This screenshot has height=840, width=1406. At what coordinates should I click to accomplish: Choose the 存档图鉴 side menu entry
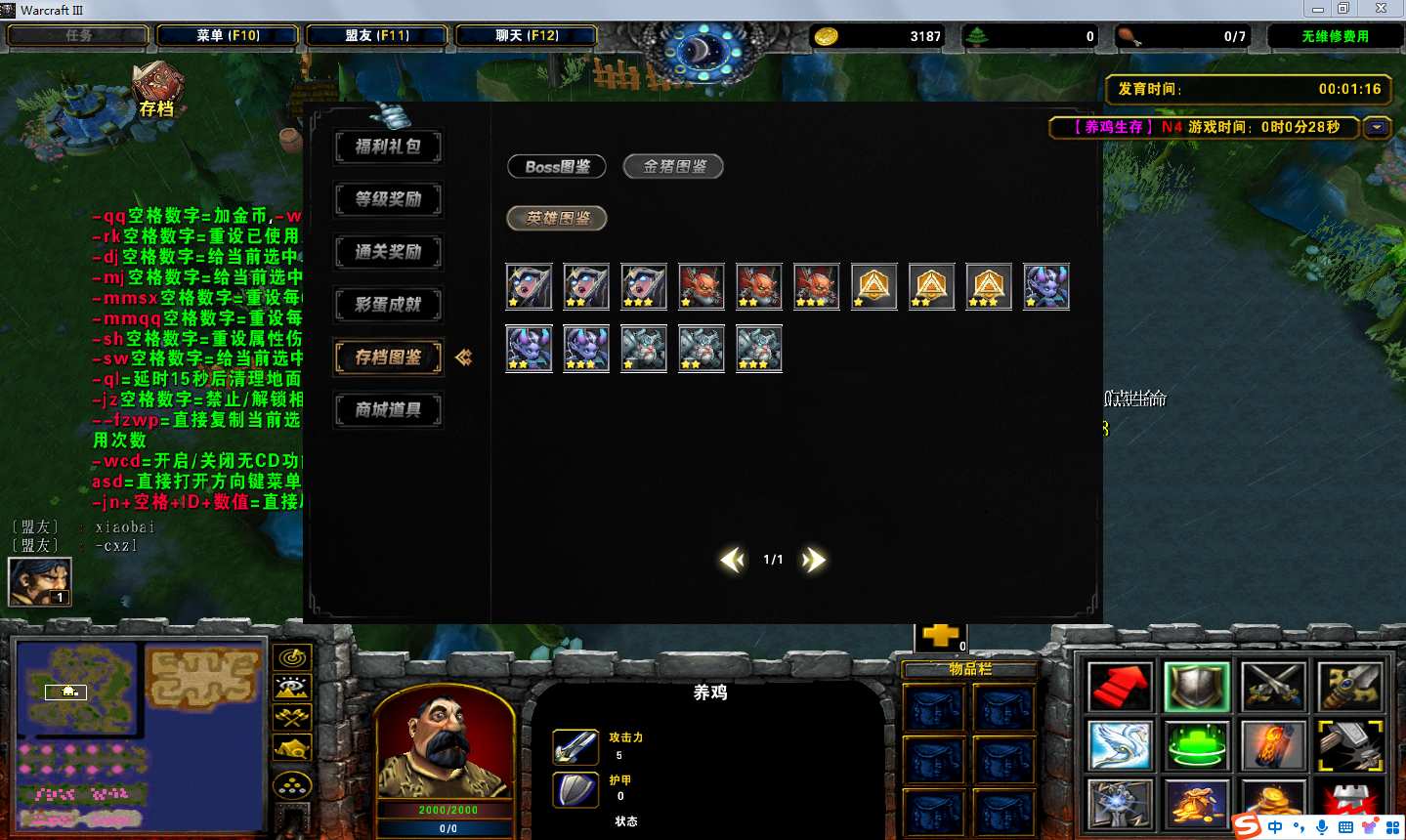[x=388, y=358]
